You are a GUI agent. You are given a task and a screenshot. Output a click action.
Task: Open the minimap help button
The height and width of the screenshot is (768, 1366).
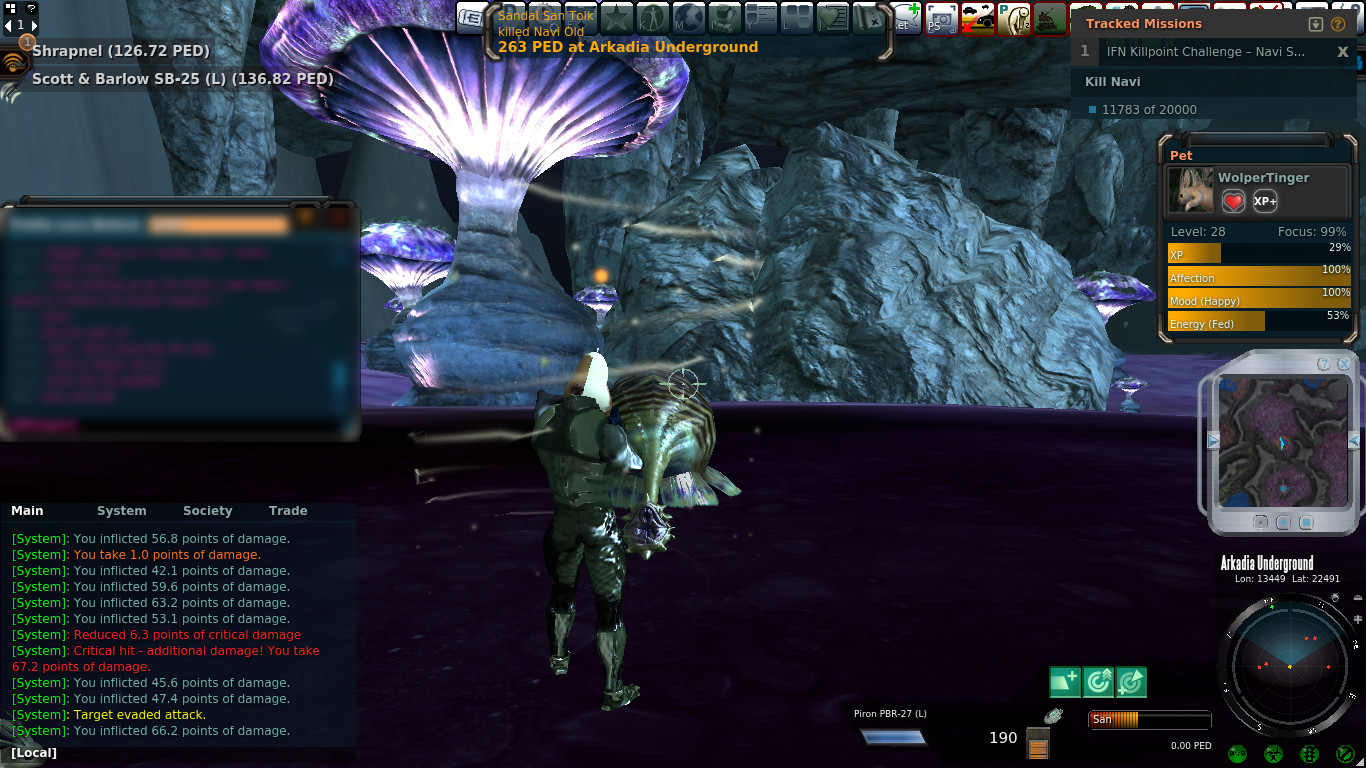[x=1324, y=364]
